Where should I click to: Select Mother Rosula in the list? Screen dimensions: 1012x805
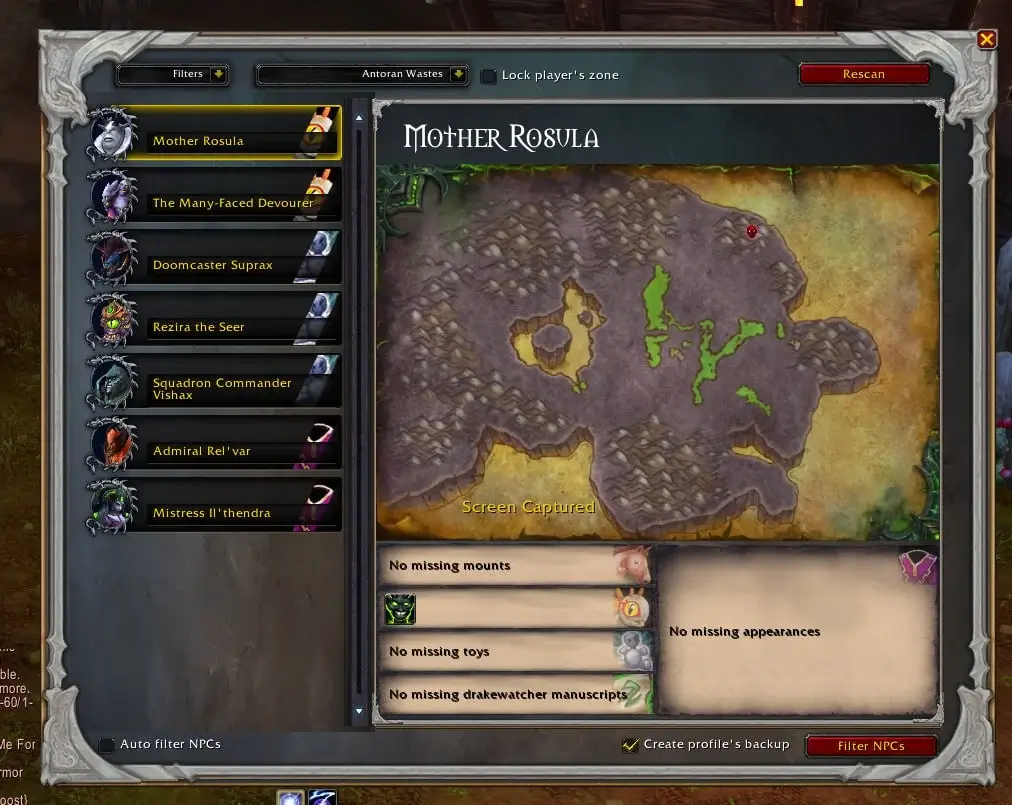pos(215,136)
